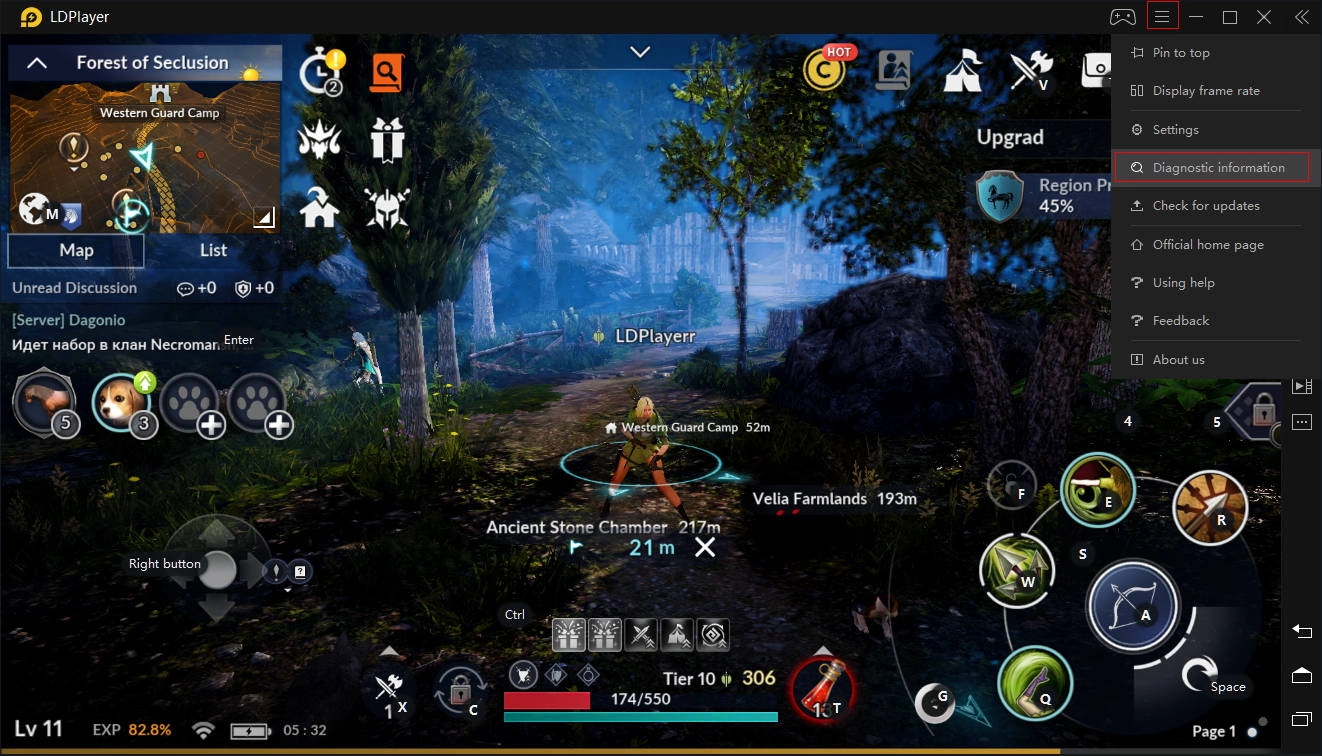The image size is (1322, 756).
Task: Switch to the List tab
Action: coord(213,250)
